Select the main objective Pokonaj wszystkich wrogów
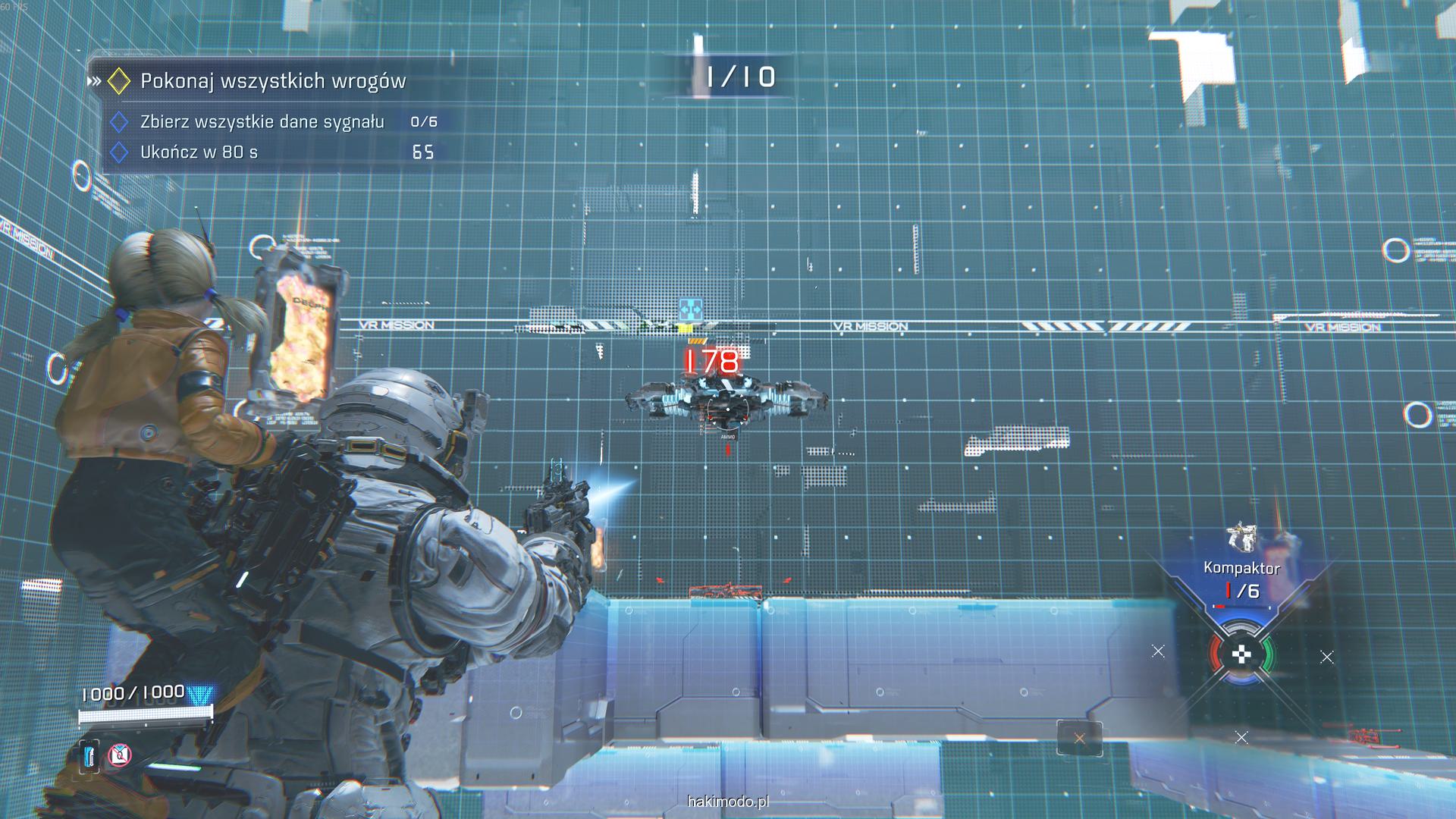 coord(273,81)
